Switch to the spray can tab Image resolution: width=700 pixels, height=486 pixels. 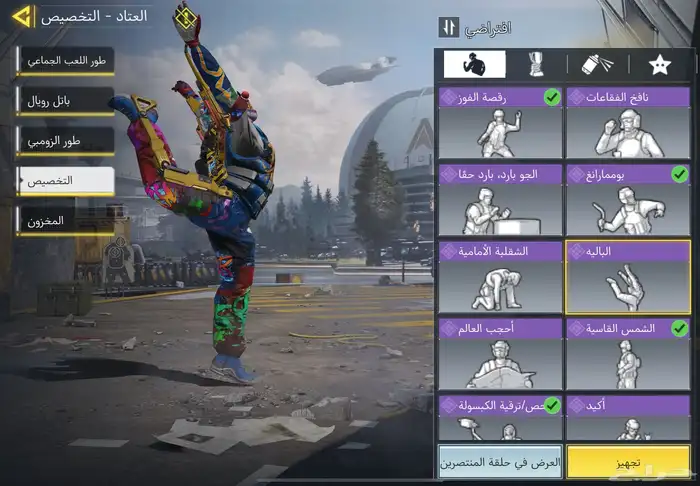[597, 65]
